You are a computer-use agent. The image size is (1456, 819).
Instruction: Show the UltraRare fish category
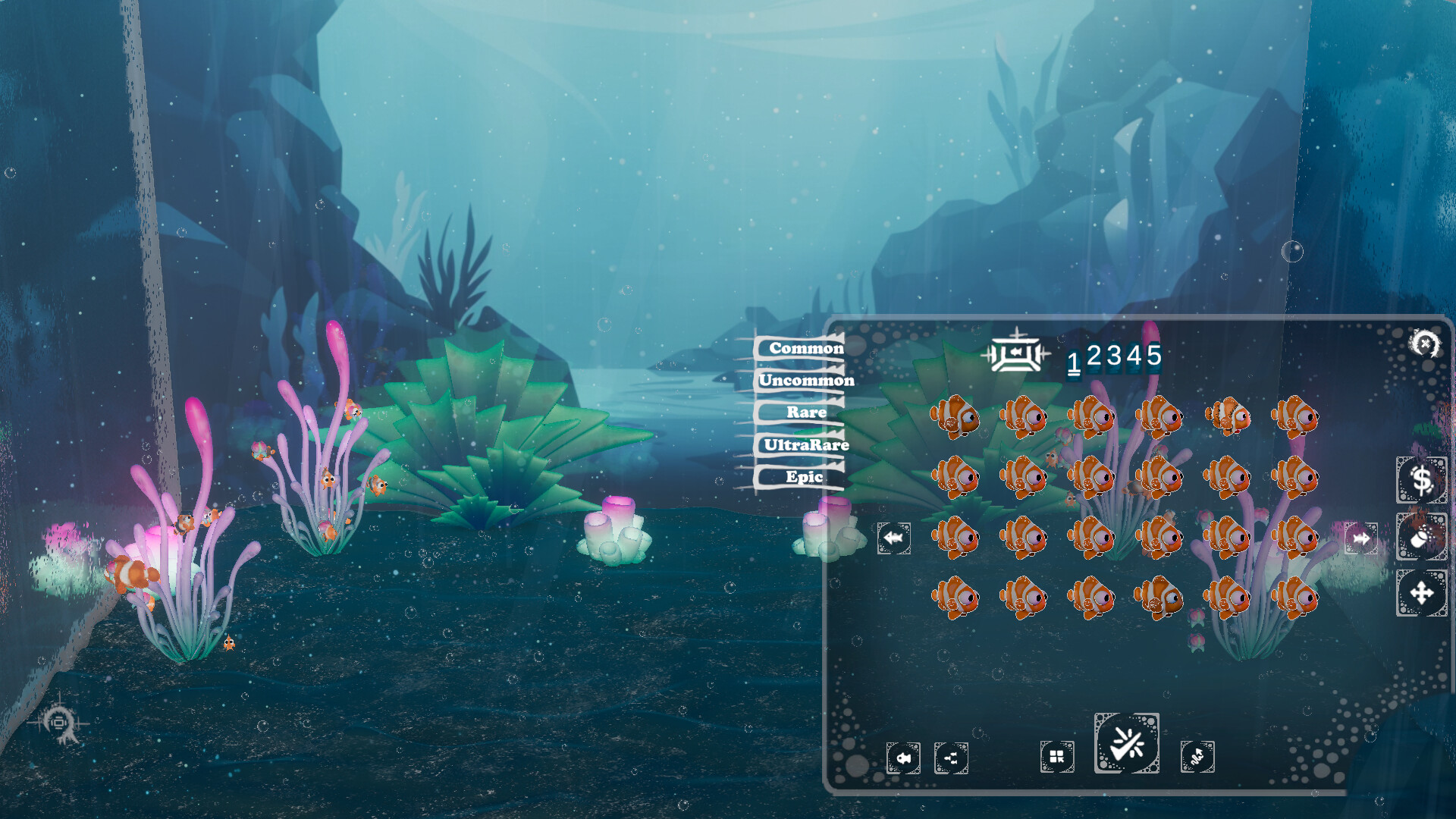click(805, 445)
